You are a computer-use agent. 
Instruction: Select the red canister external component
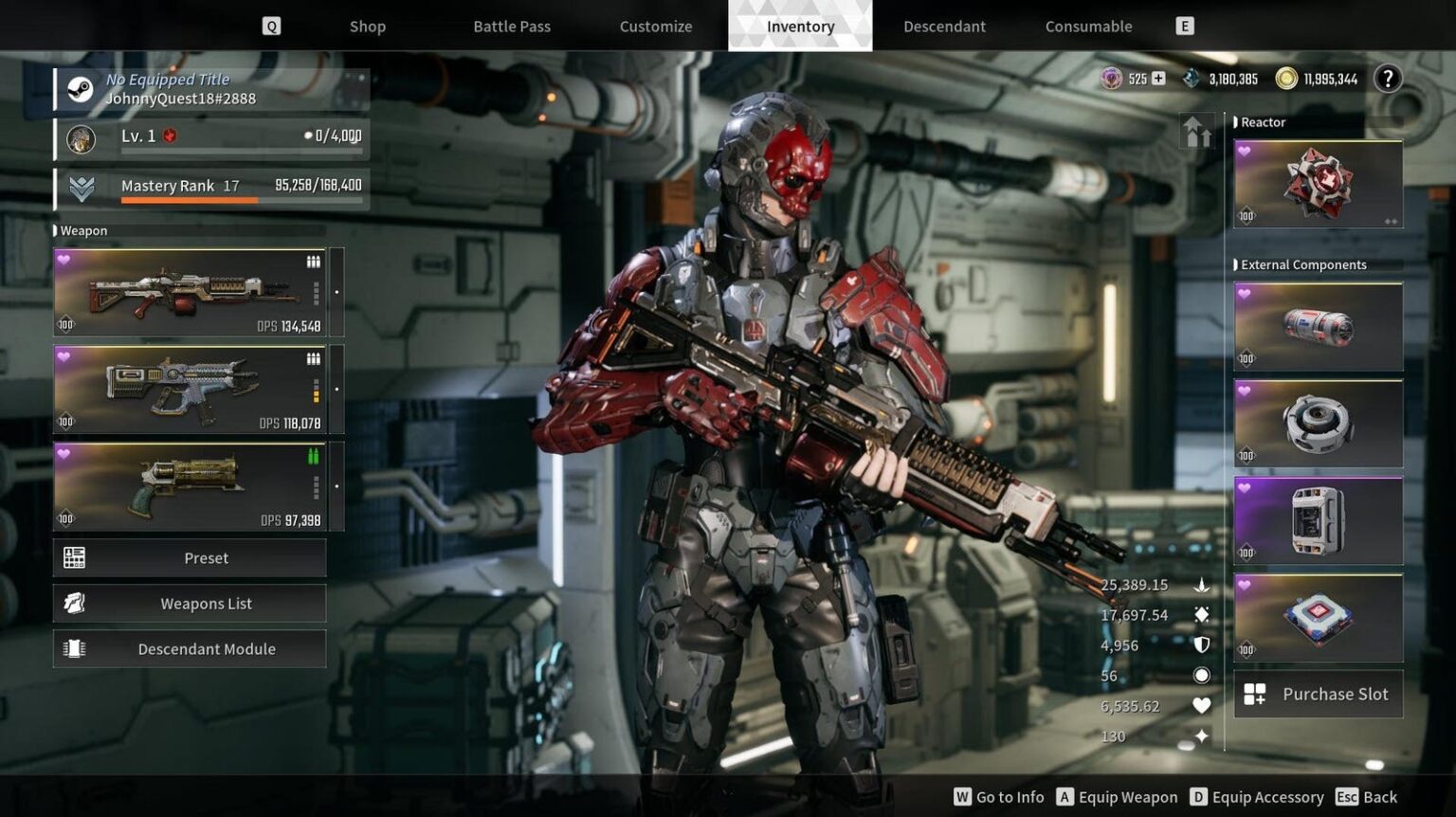coord(1318,327)
